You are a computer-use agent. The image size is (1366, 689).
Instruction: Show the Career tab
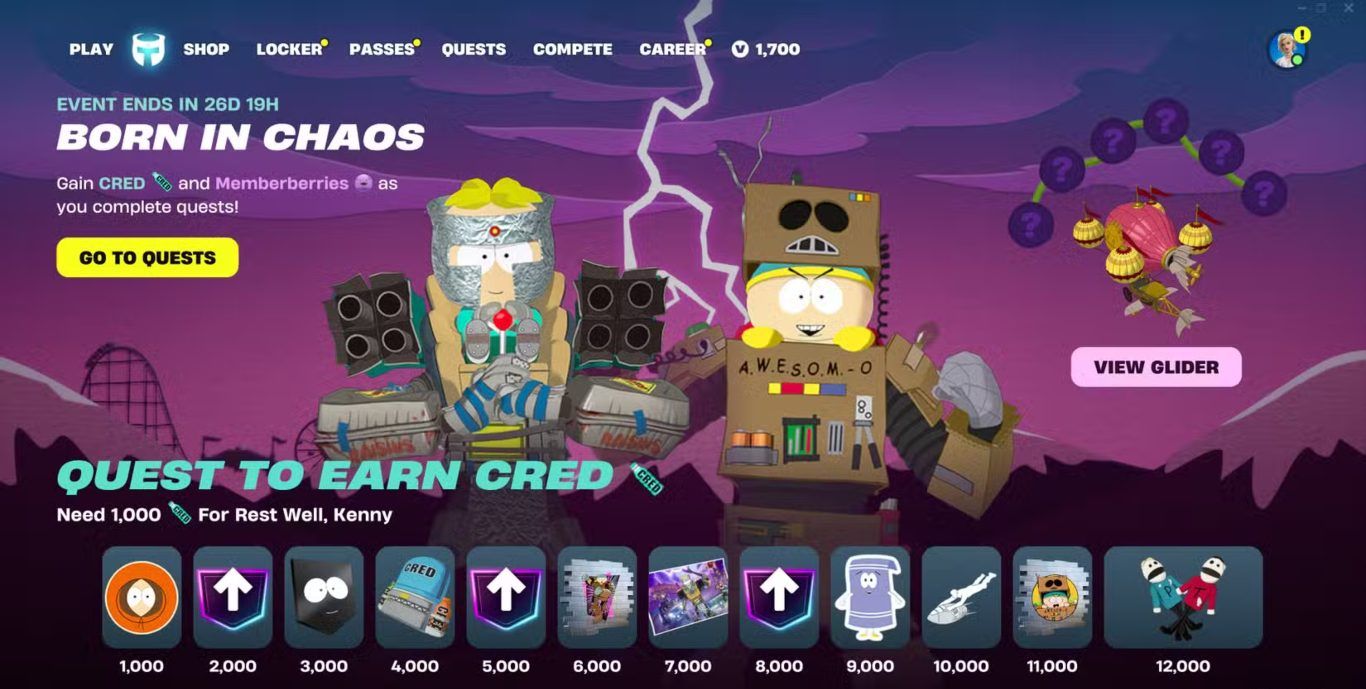click(673, 49)
